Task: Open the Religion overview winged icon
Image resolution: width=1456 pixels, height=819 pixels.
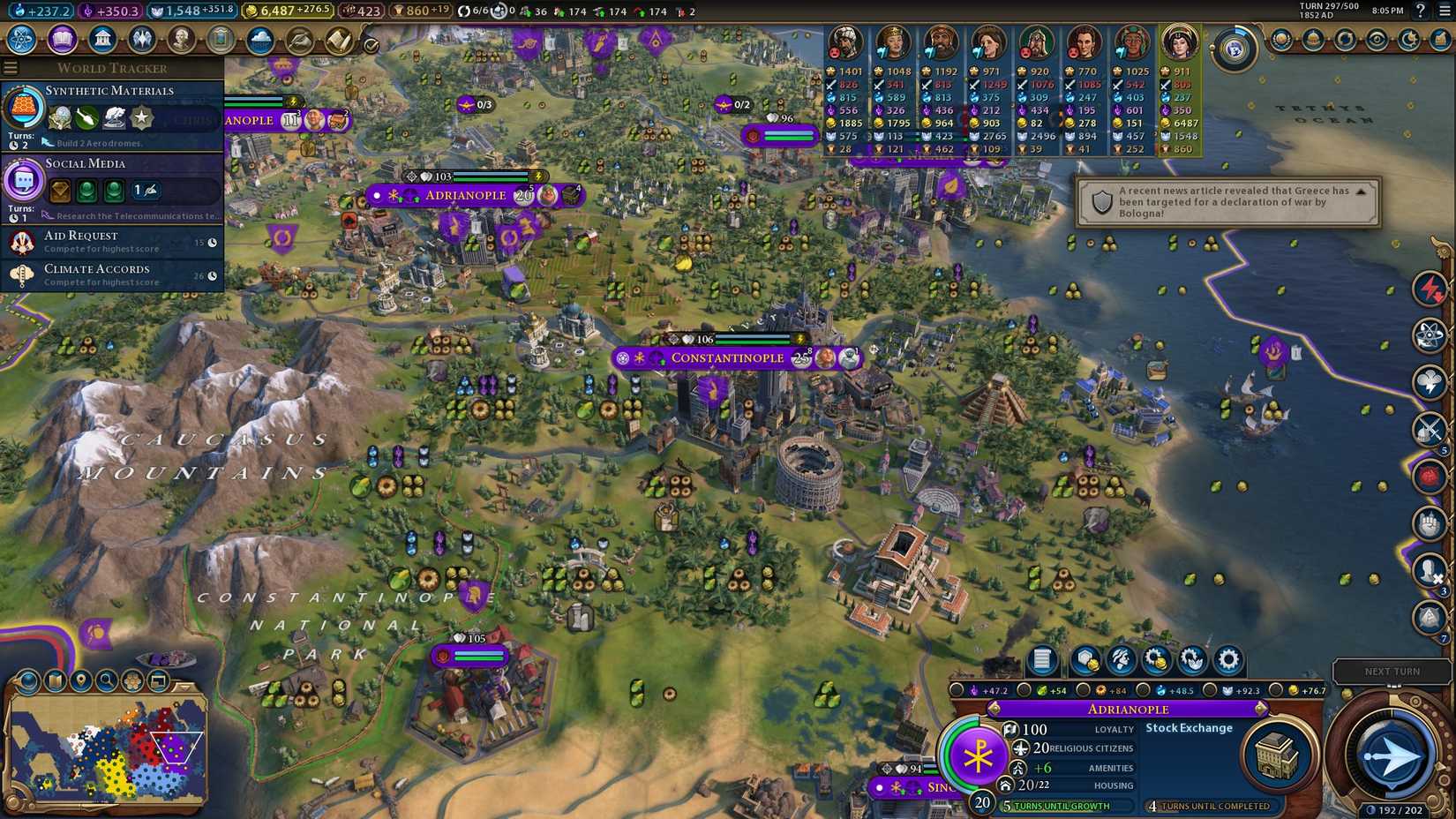Action: (143, 40)
